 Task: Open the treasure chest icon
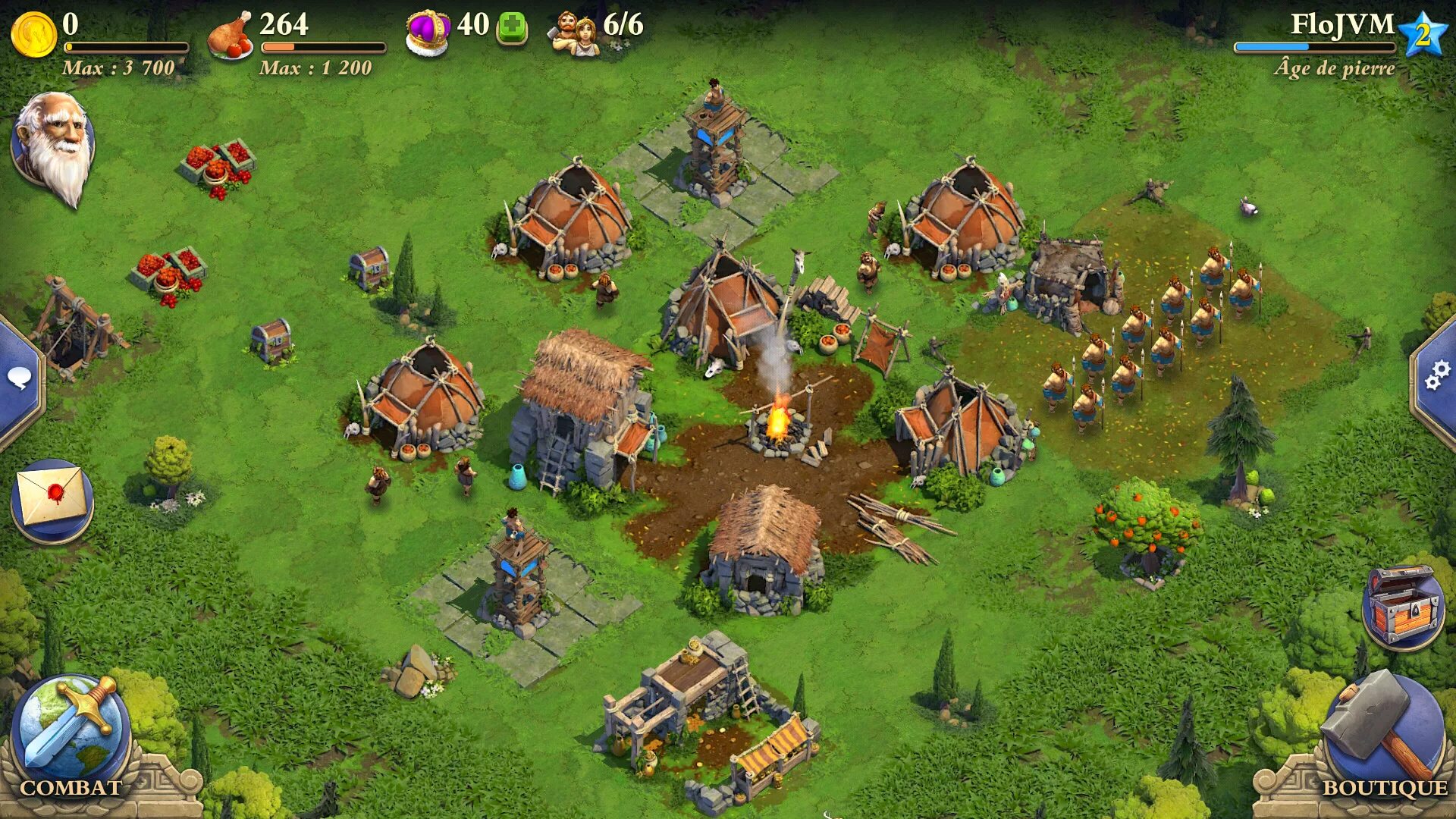coord(1403,607)
